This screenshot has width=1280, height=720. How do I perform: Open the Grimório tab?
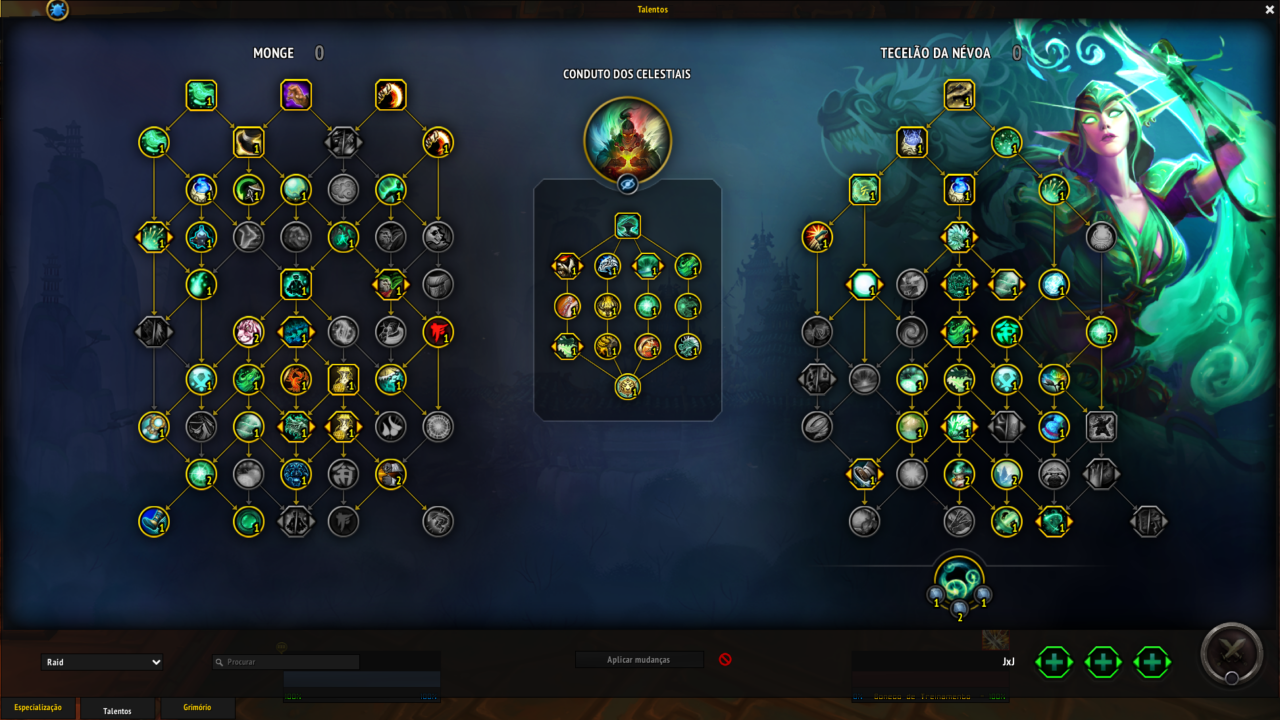pyautogui.click(x=197, y=708)
